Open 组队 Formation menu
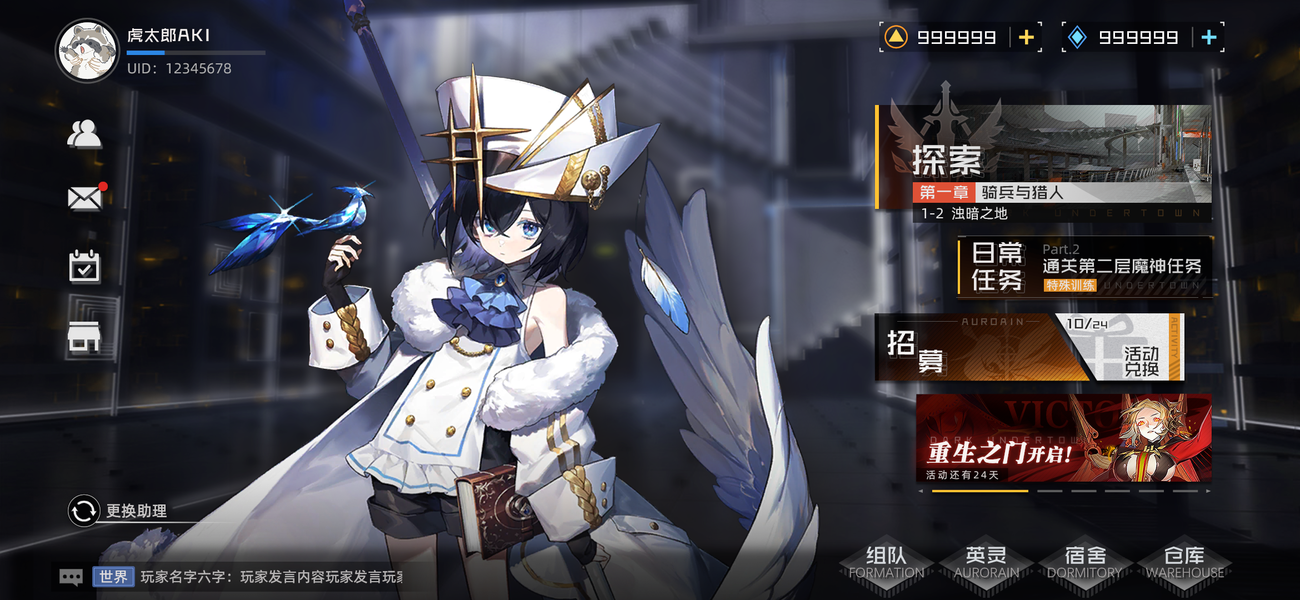This screenshot has width=1300, height=600. point(886,563)
